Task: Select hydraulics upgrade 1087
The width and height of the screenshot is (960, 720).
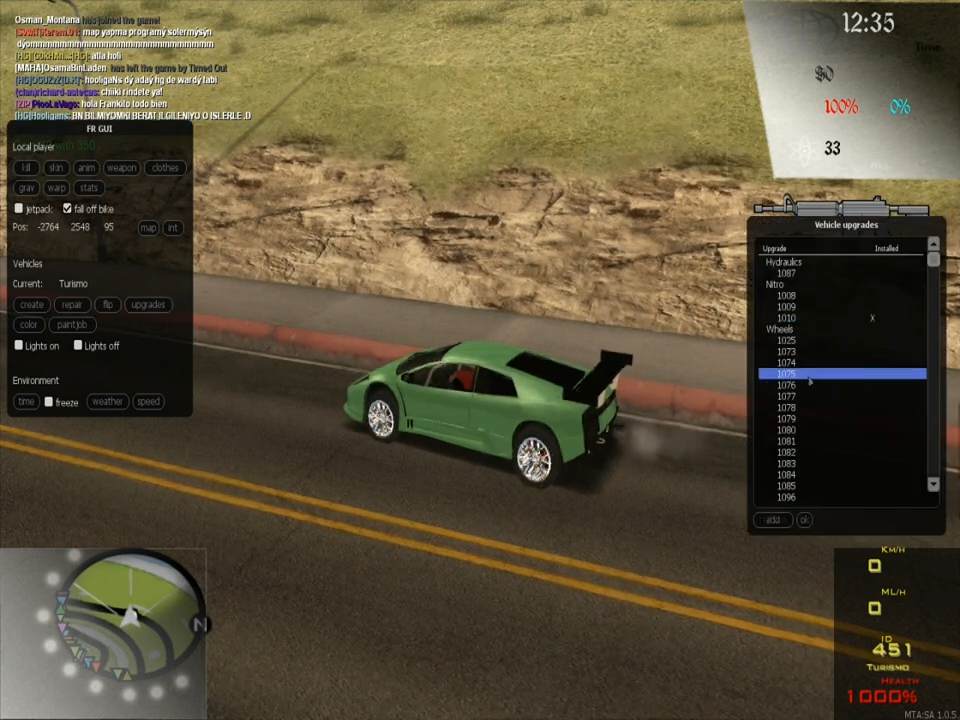Action: point(787,273)
